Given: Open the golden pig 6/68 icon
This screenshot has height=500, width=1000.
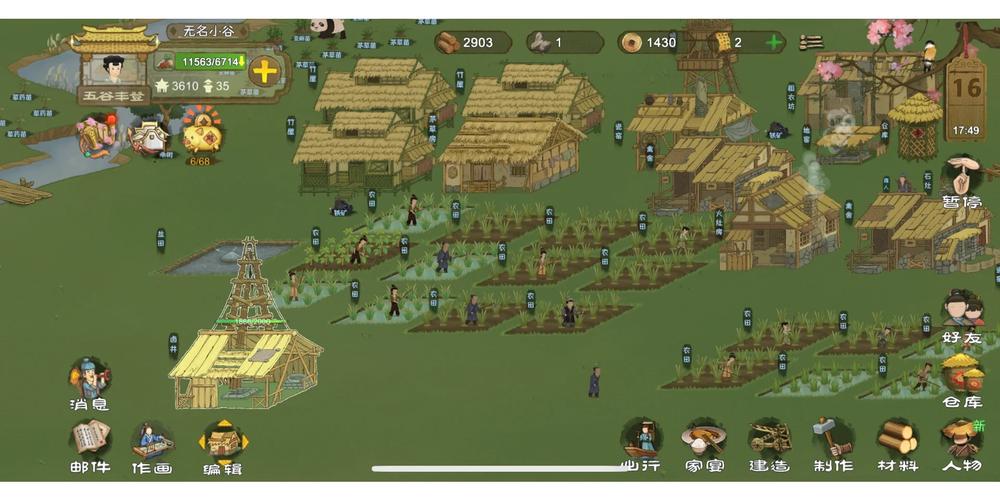Looking at the screenshot, I should click(201, 135).
